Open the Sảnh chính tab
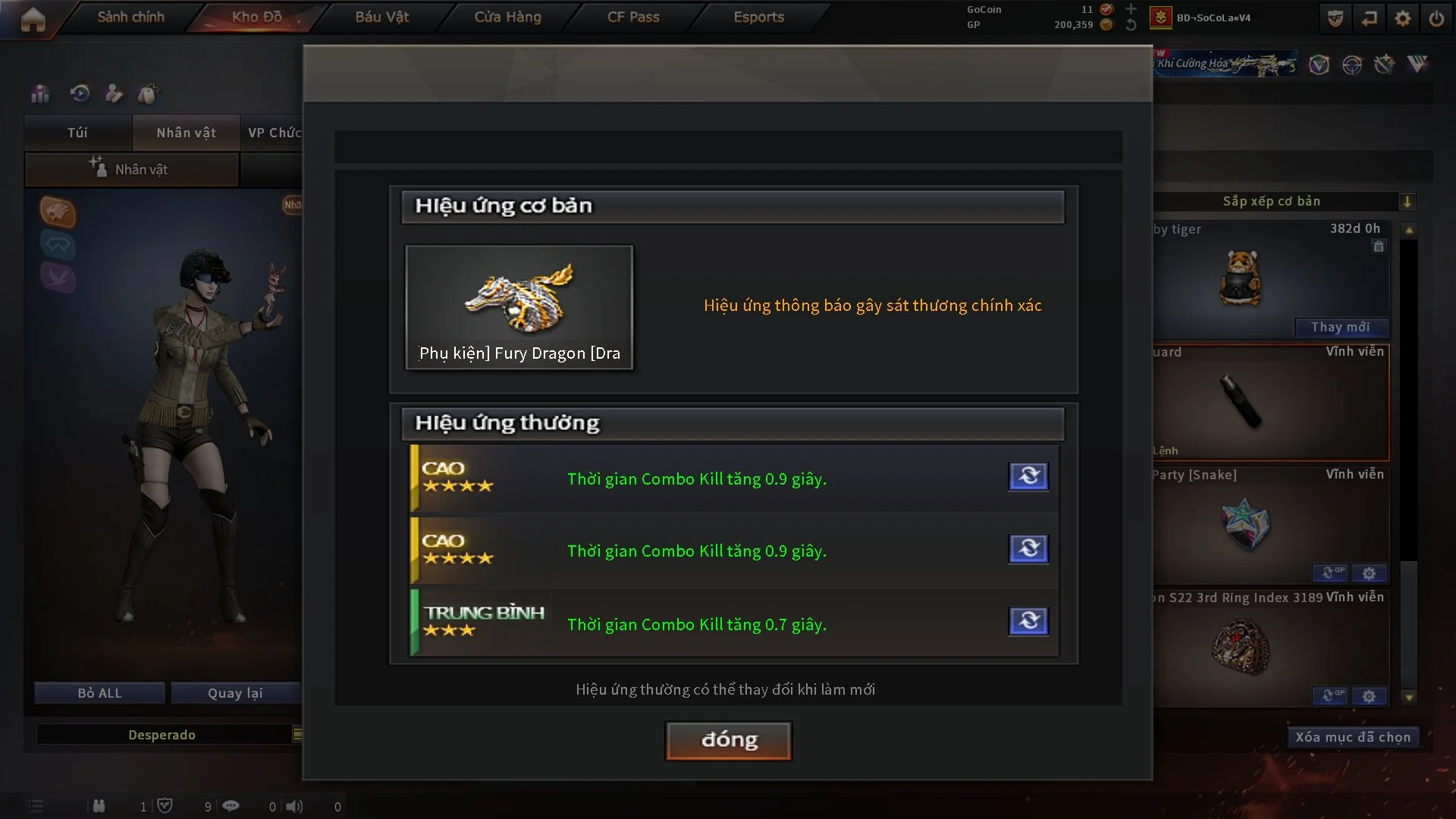The height and width of the screenshot is (819, 1456). coord(130,17)
